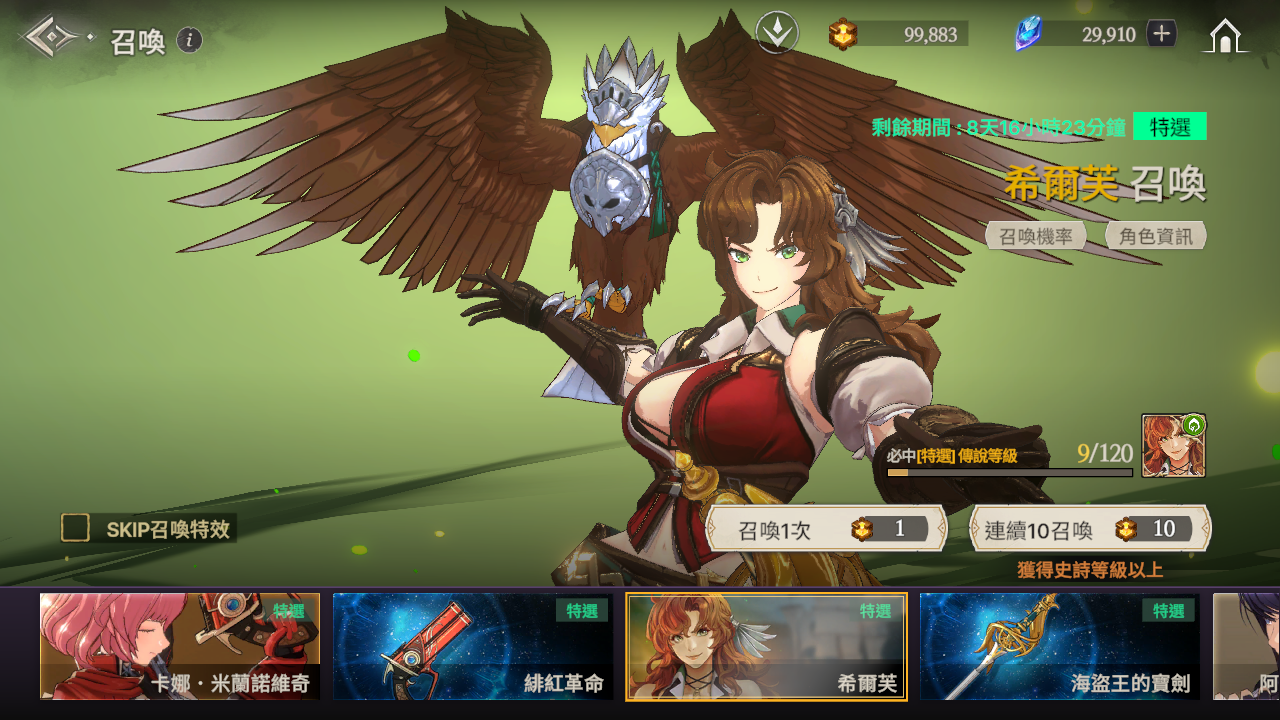The height and width of the screenshot is (720, 1280).
Task: Select the 卡娜·米蘭諾維奇 banner
Action: (180, 646)
